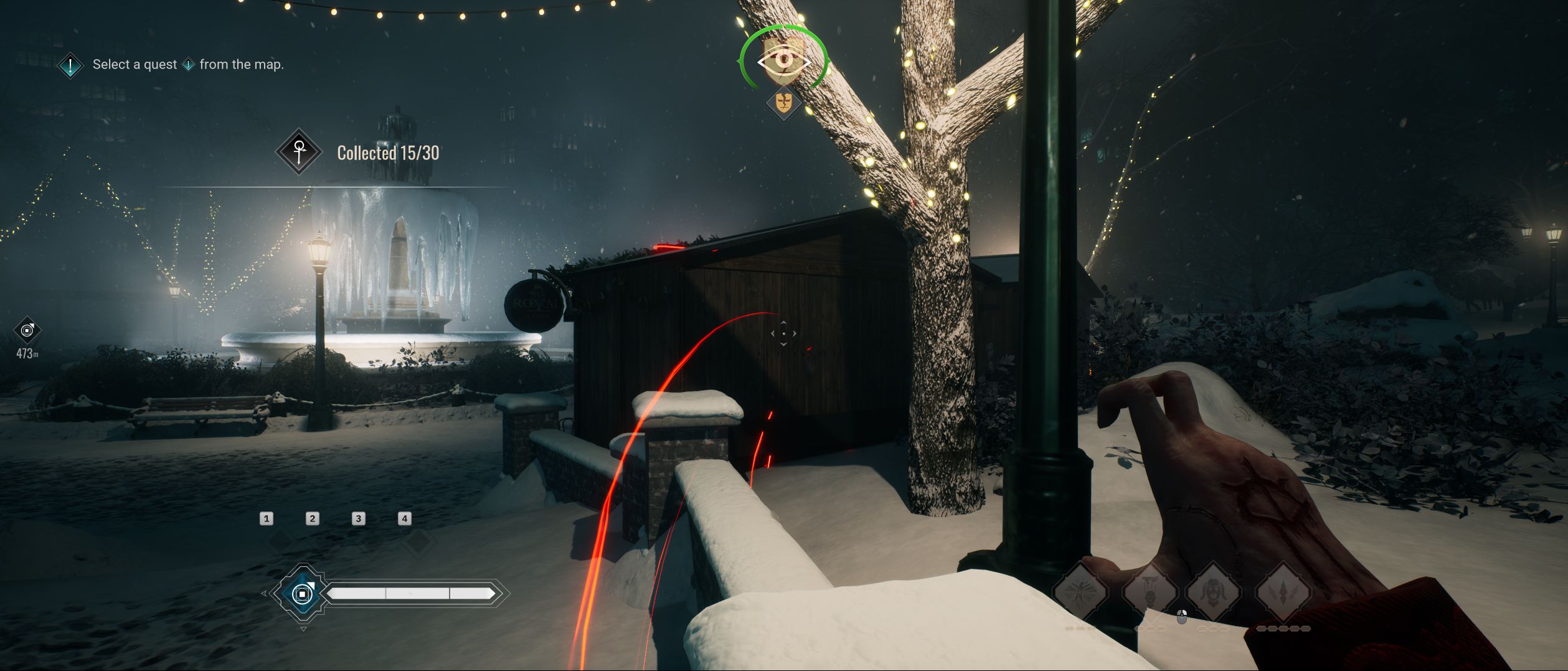Click the eye detection indicator

click(783, 61)
